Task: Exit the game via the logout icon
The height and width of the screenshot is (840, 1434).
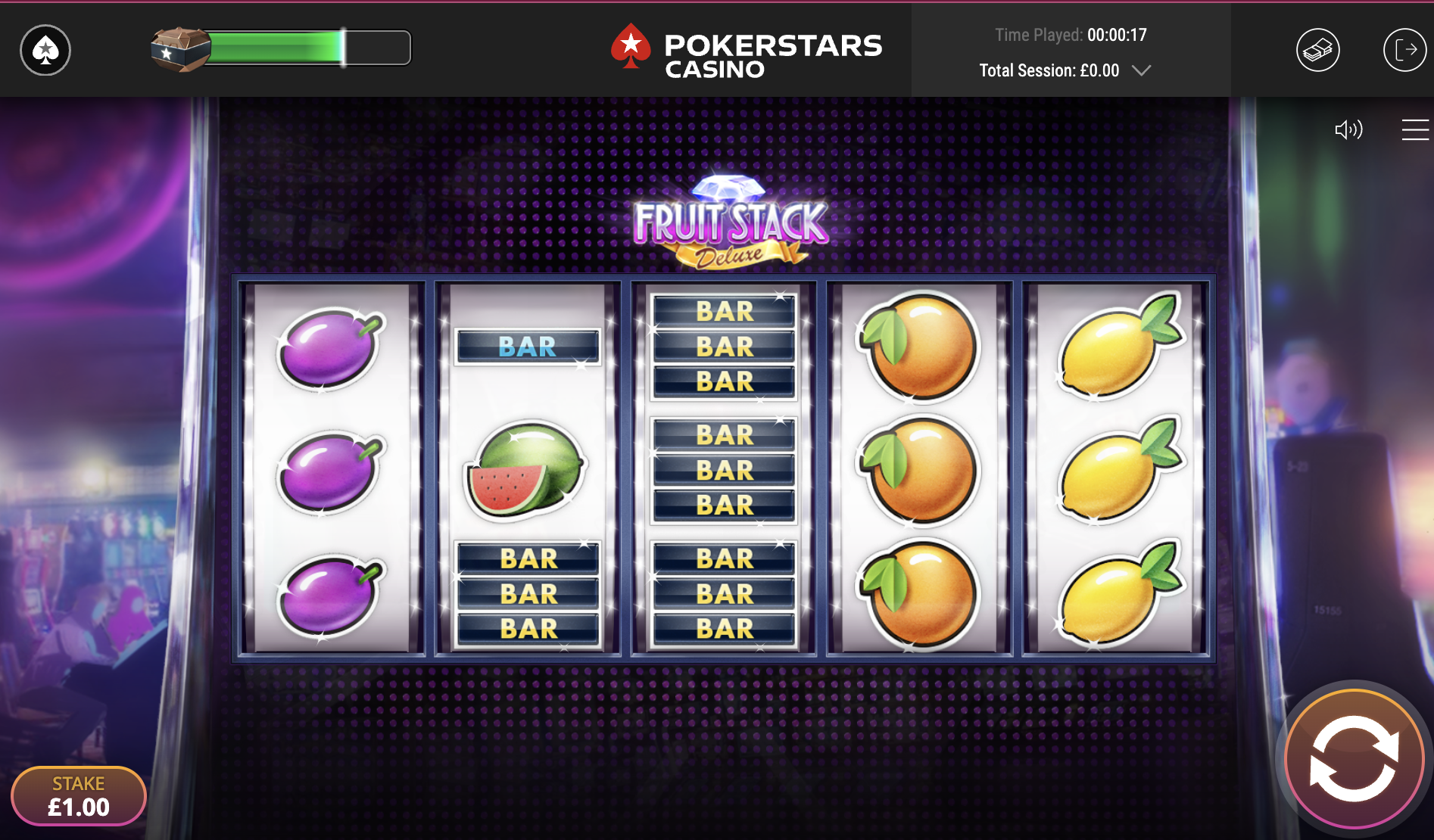Action: tap(1404, 51)
